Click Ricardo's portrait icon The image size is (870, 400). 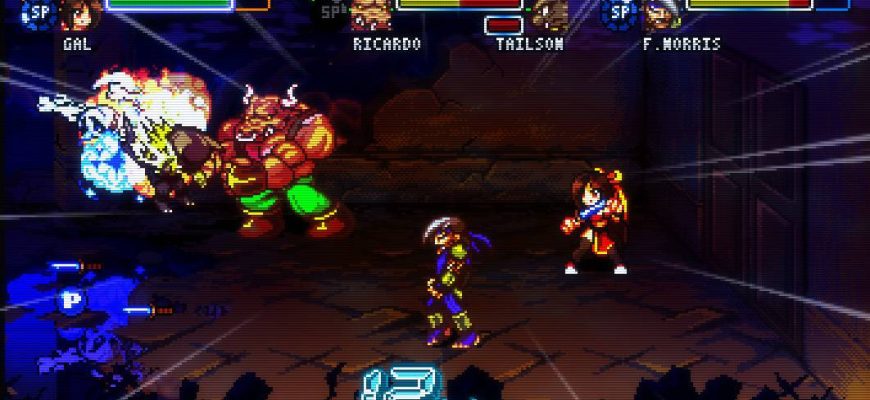pyautogui.click(x=369, y=15)
